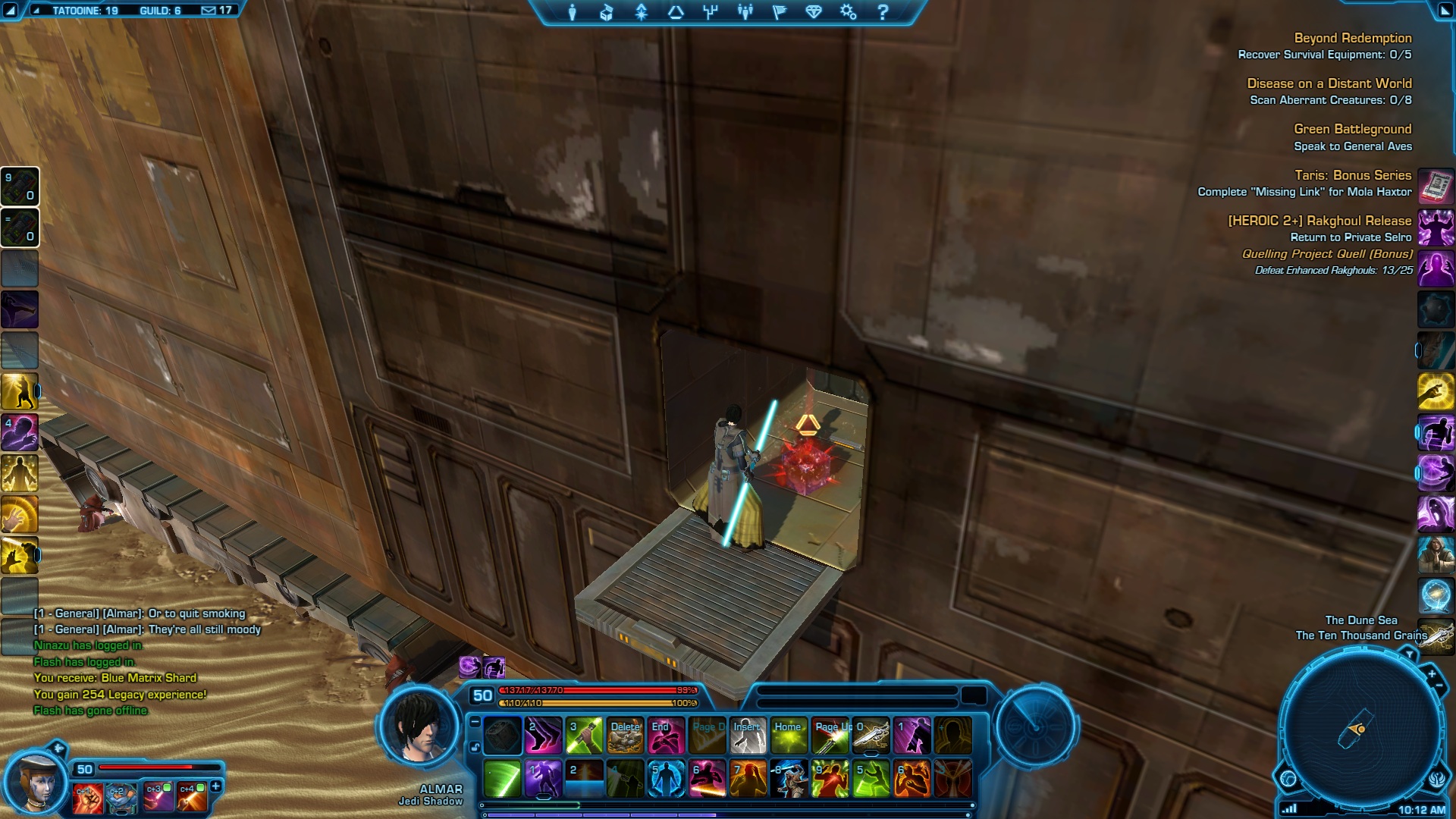Activate the ability bound to Delete

[x=625, y=736]
